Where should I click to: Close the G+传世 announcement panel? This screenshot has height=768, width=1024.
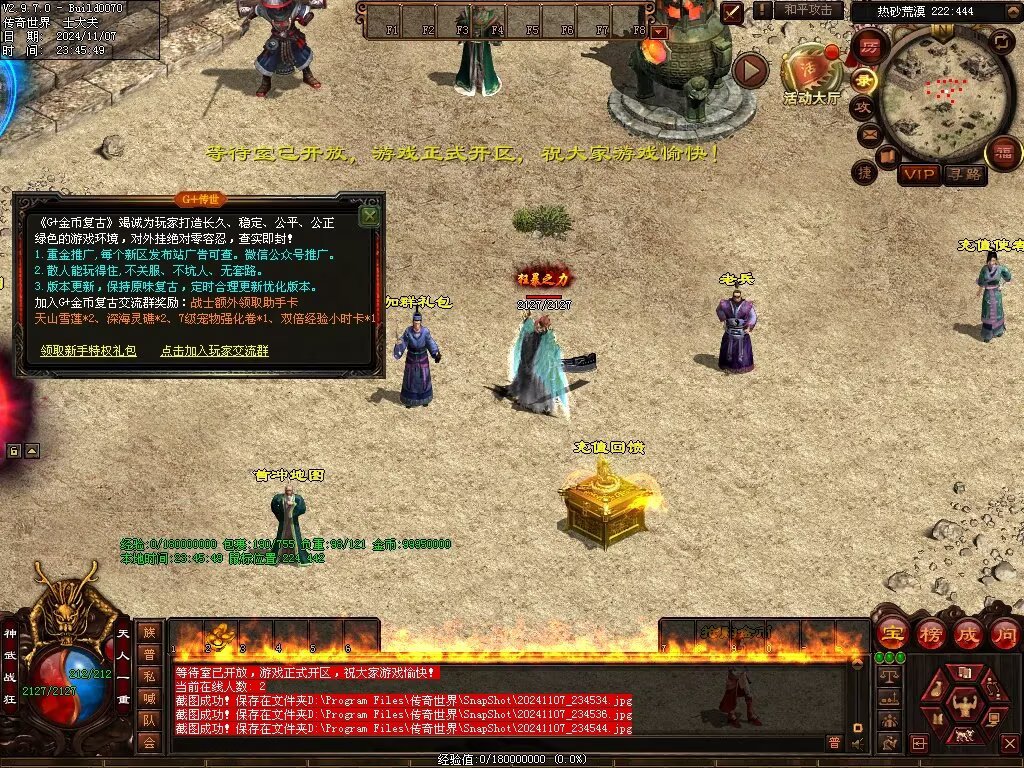369,215
